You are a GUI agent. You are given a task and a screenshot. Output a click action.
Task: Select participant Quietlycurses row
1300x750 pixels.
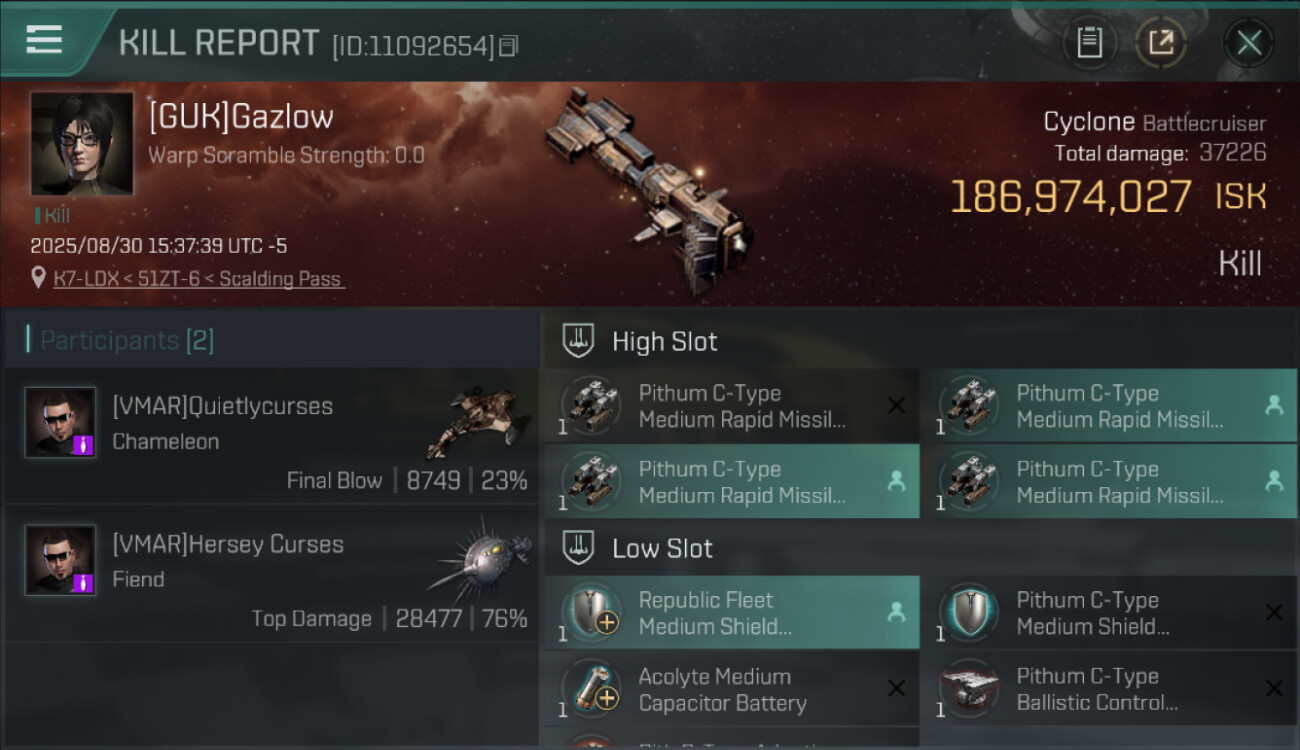[x=272, y=436]
